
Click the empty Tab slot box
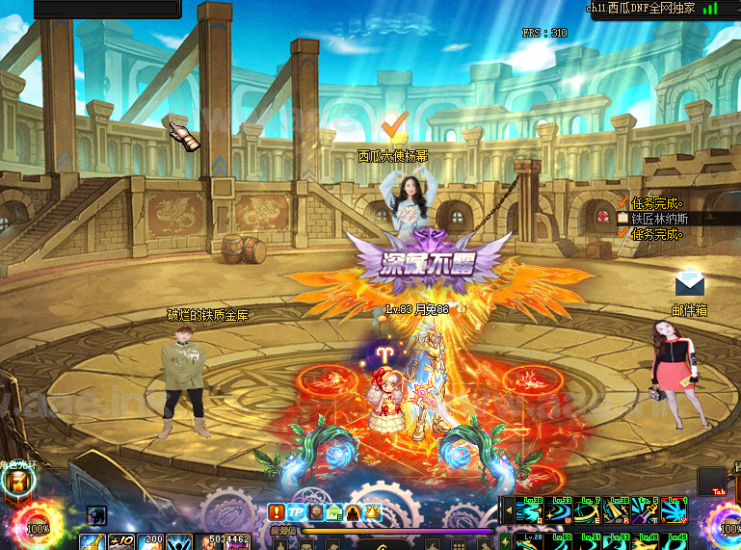712,480
